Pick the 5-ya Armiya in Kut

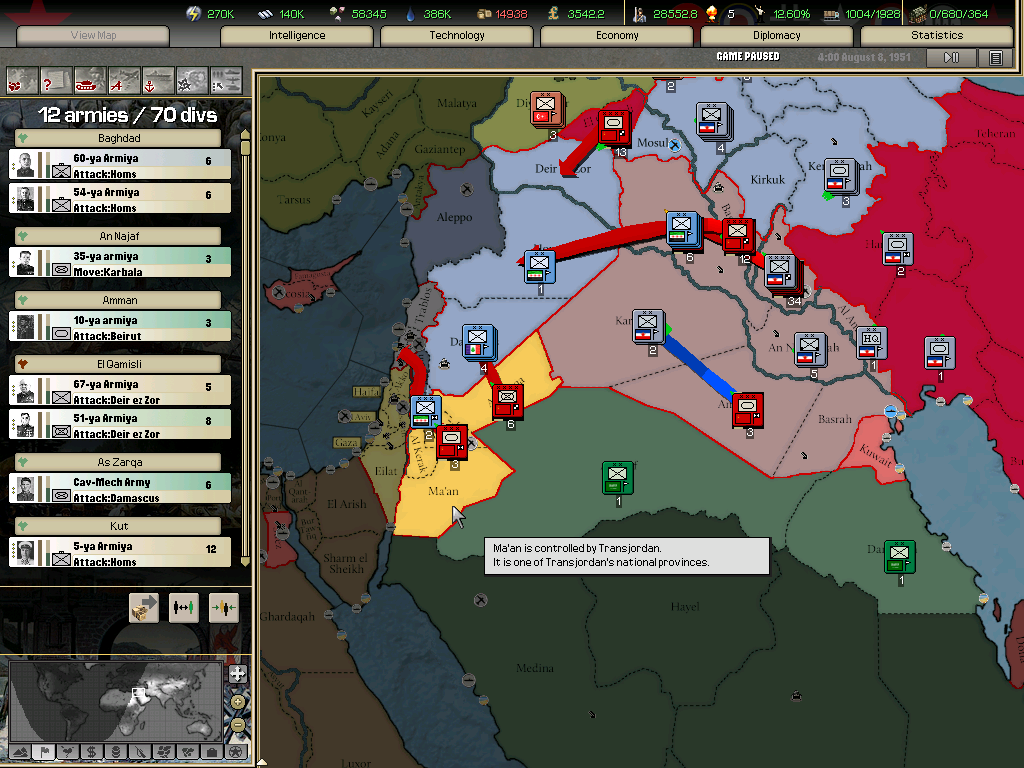120,553
